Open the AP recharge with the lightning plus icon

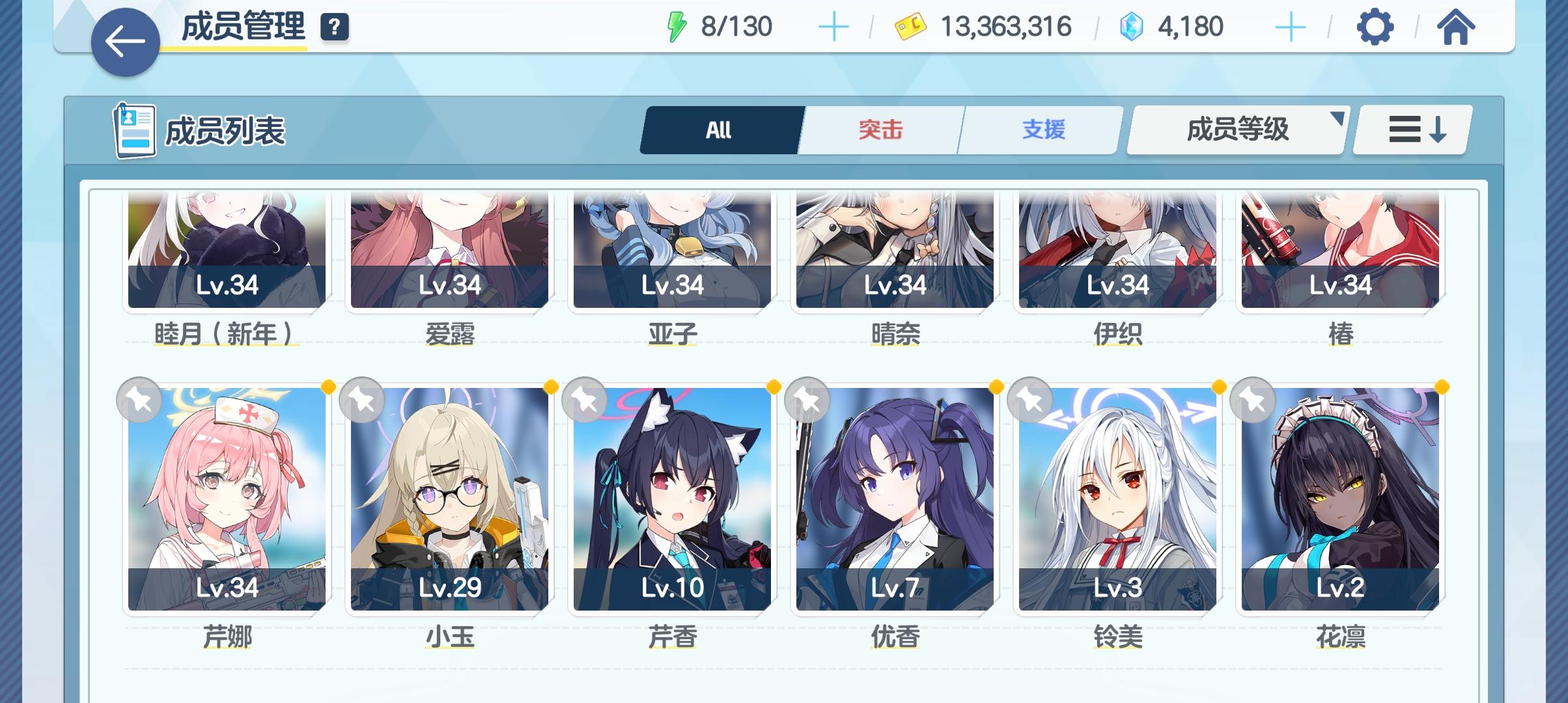[x=834, y=27]
